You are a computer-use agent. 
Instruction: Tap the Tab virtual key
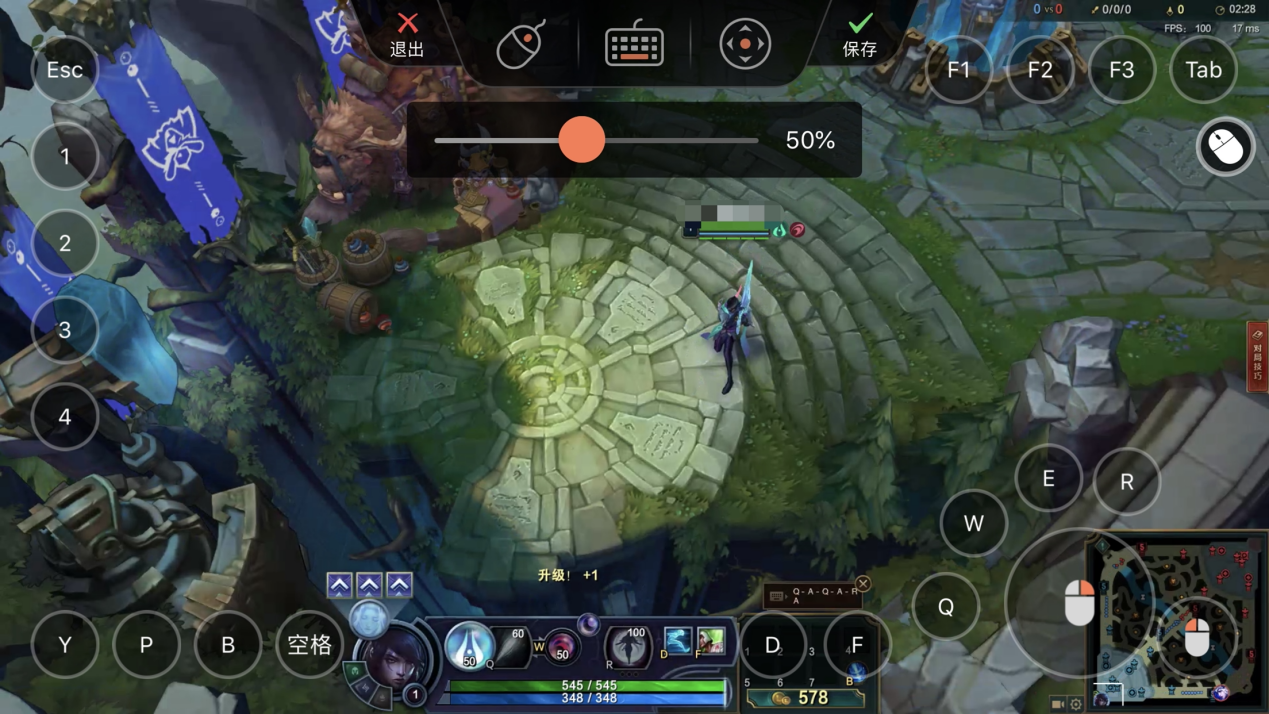[x=1203, y=70]
